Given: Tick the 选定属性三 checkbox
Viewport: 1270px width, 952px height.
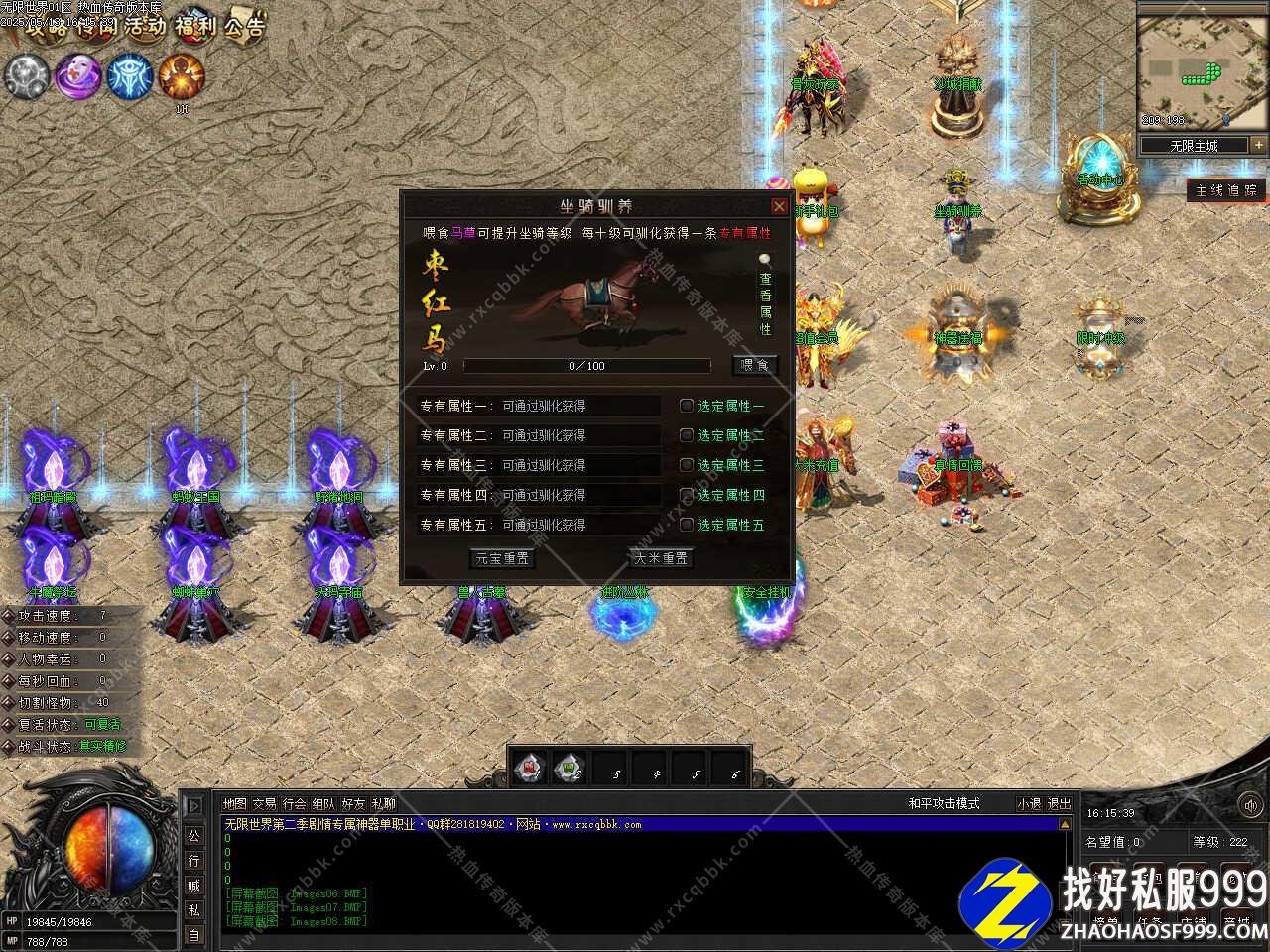Looking at the screenshot, I should pos(687,465).
